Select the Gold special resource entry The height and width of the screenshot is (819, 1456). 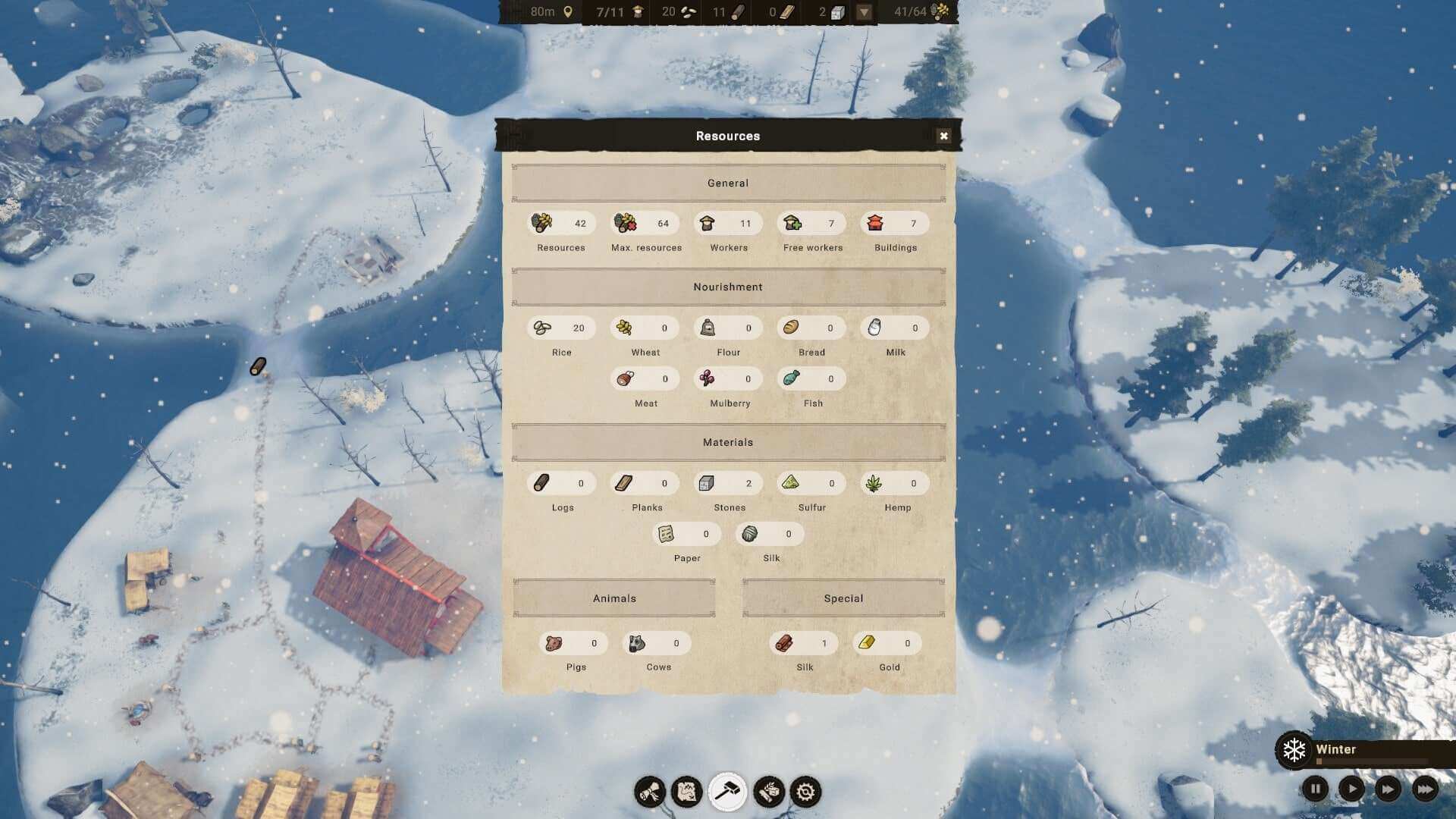tap(887, 644)
